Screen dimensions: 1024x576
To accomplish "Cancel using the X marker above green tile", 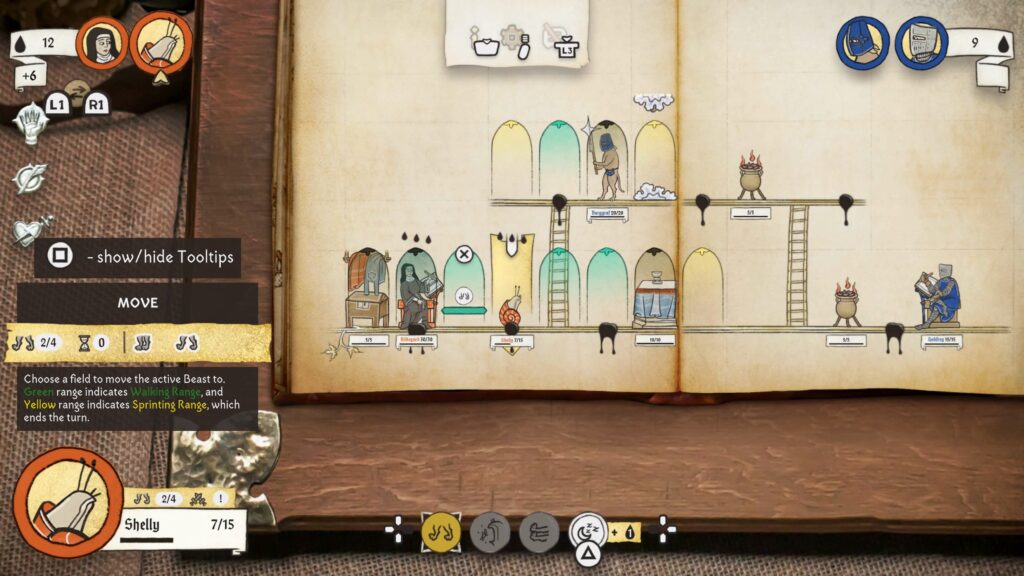I will click(x=464, y=254).
